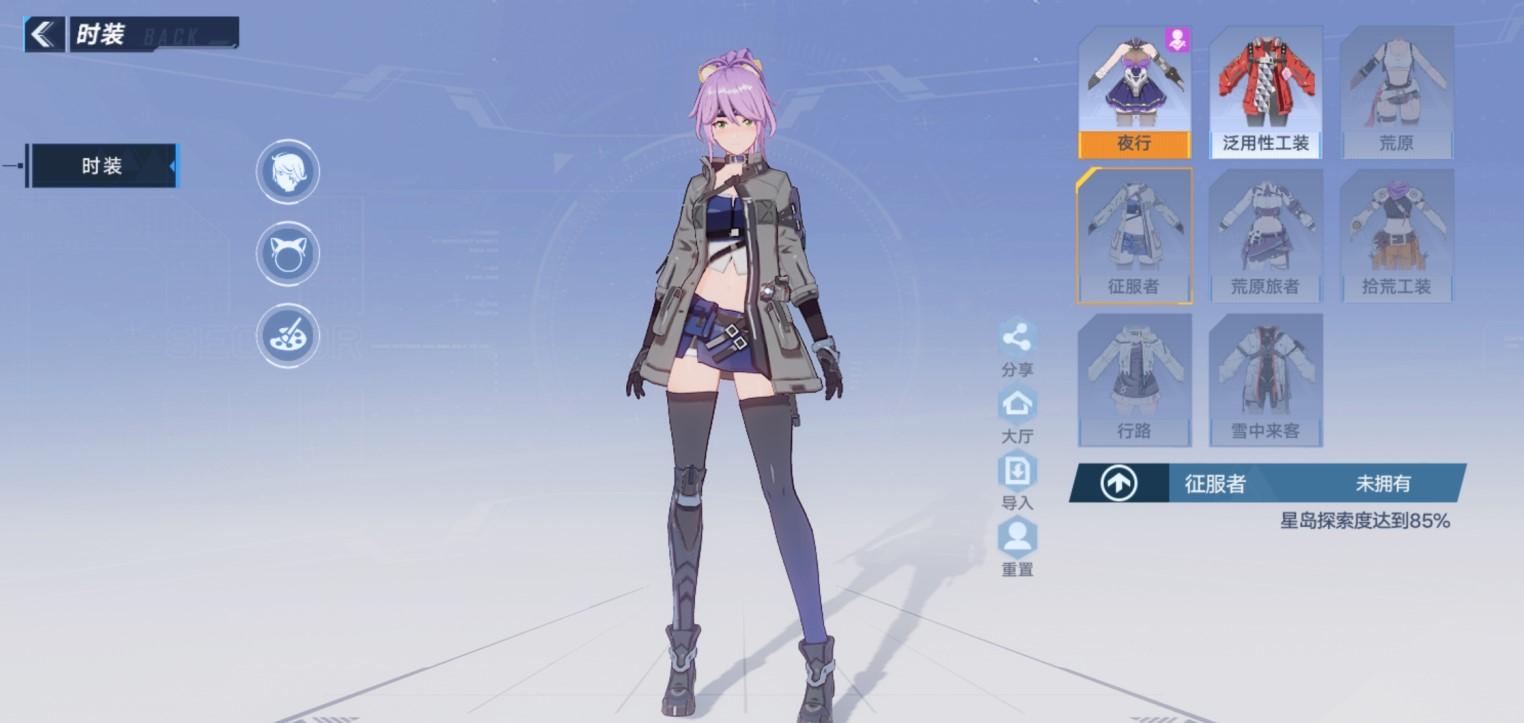Pick the 拾荒工装 outfit

[1396, 236]
